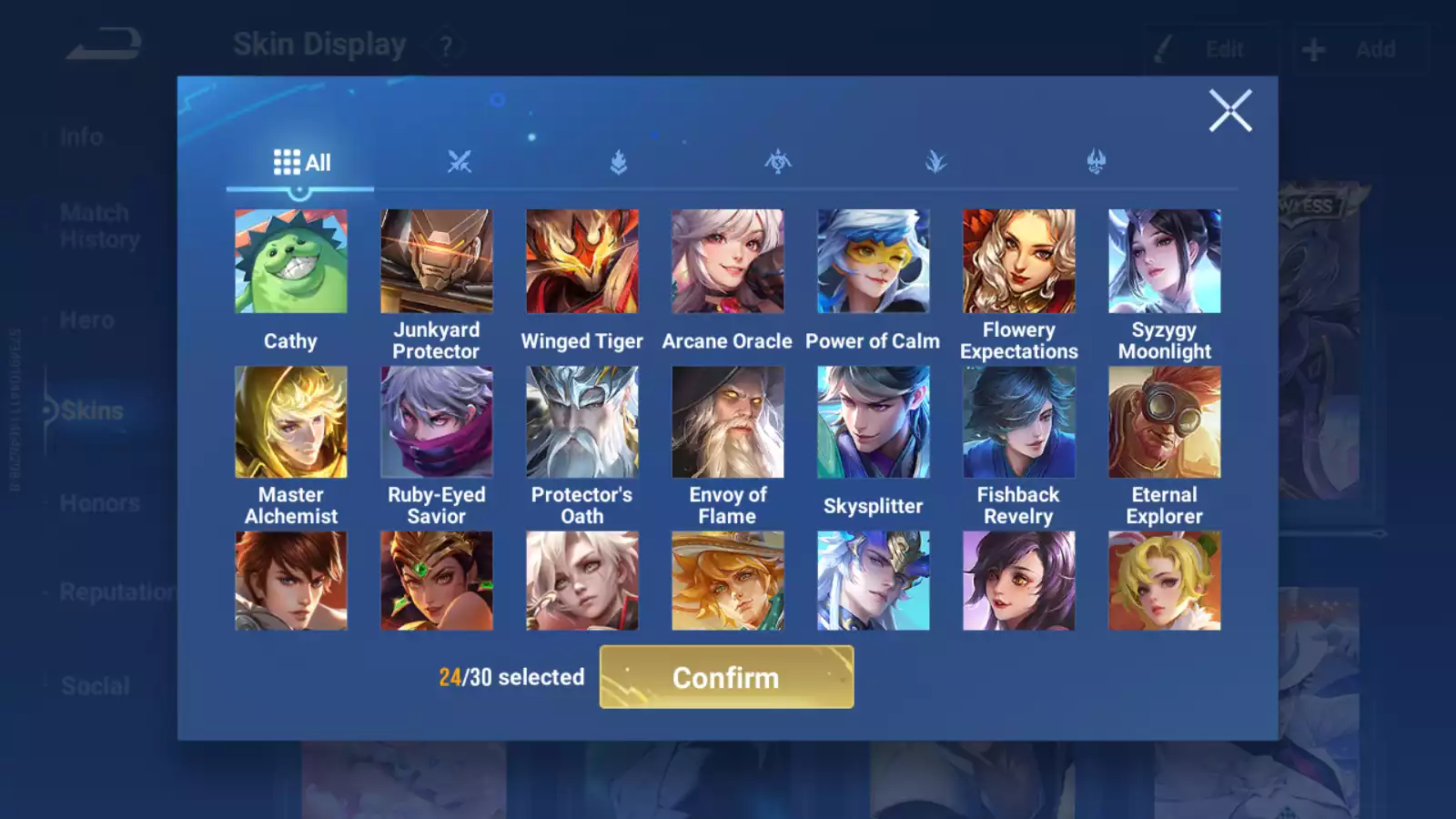Filter by the crossed swords role tab
1456x819 pixels.
(x=460, y=163)
